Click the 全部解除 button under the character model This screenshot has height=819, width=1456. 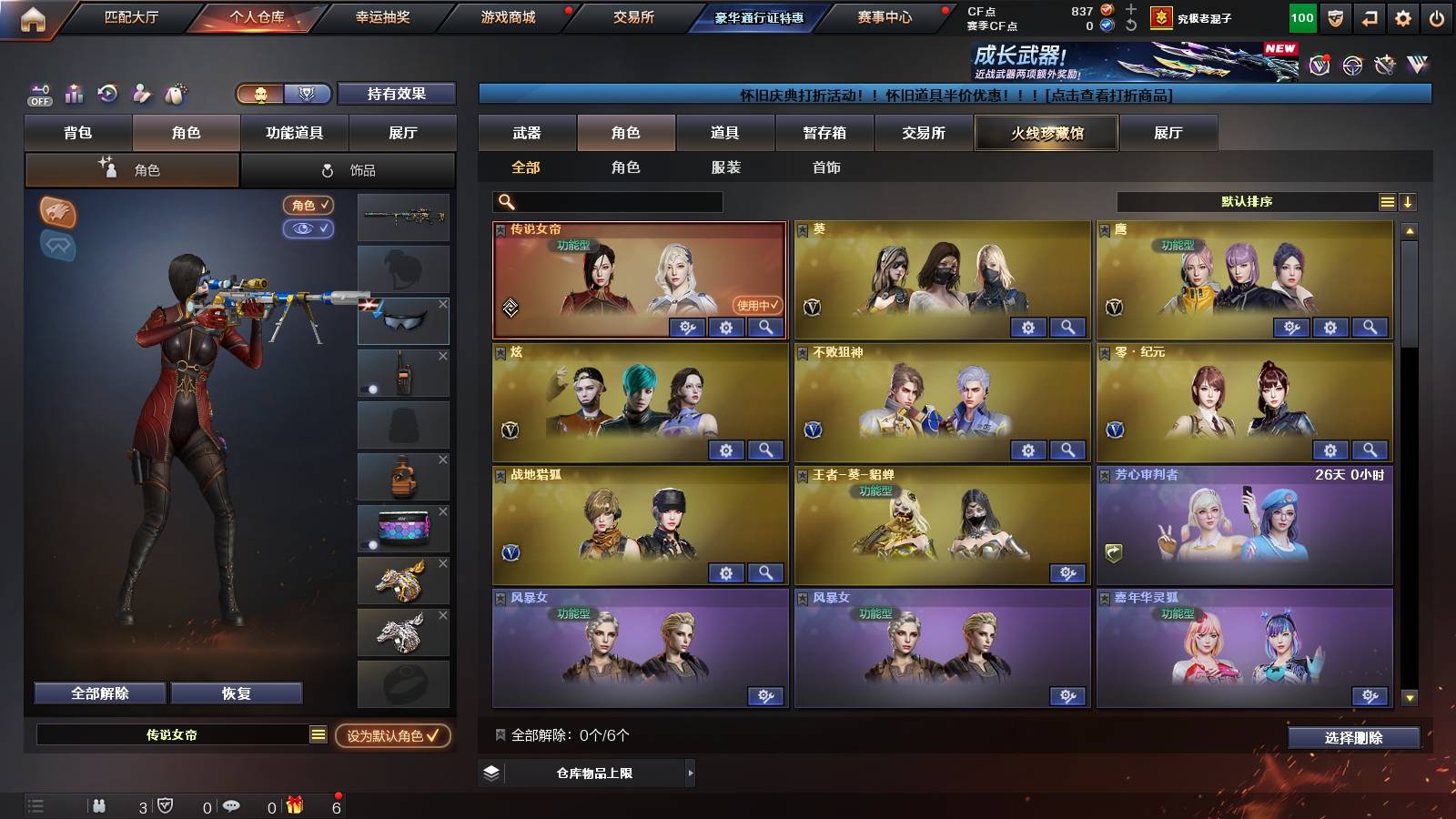pyautogui.click(x=97, y=693)
